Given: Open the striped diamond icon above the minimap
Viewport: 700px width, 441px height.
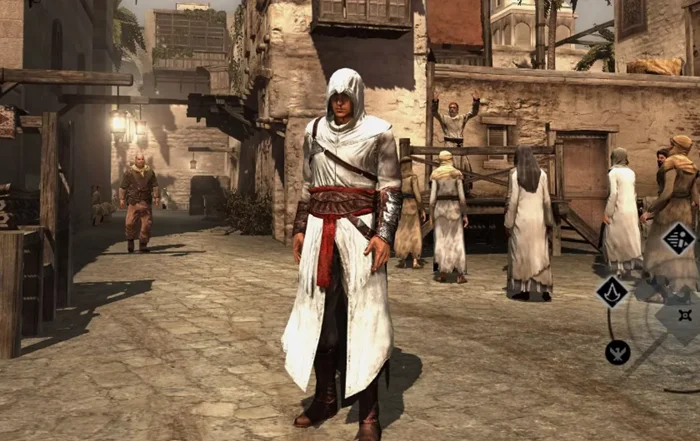Looking at the screenshot, I should (x=679, y=239).
